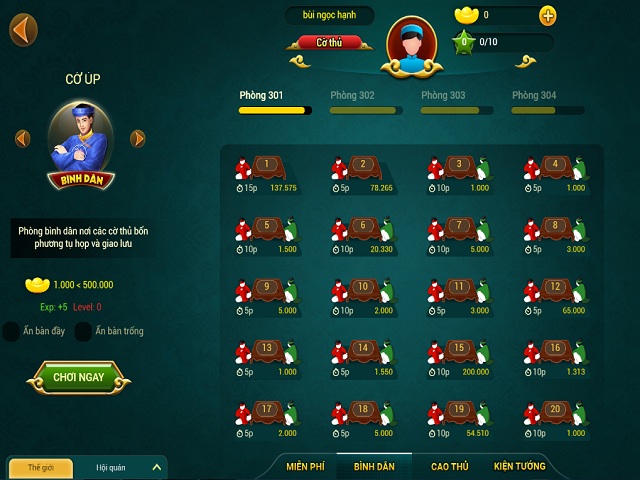Screen dimensions: 640x480
Task: Go back with the orange arrow button
Action: pyautogui.click(x=24, y=29)
